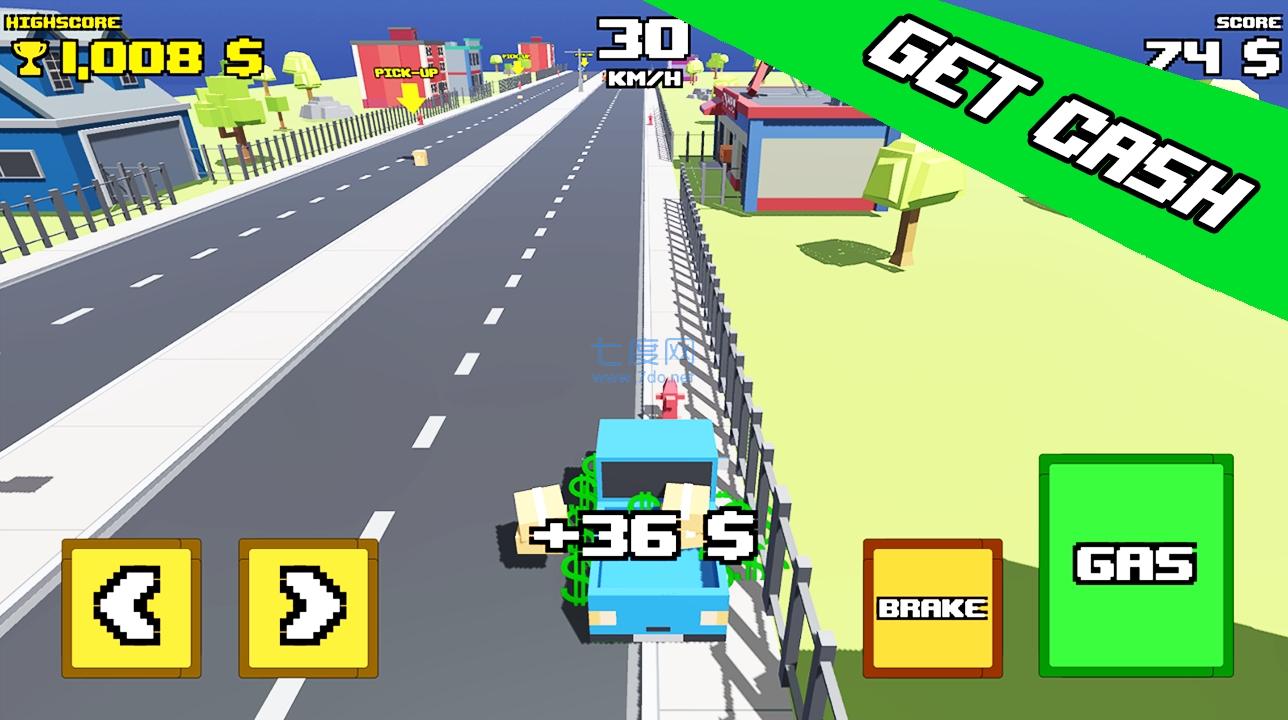The width and height of the screenshot is (1288, 720).
Task: Steer left with the left arrow button
Action: 131,607
